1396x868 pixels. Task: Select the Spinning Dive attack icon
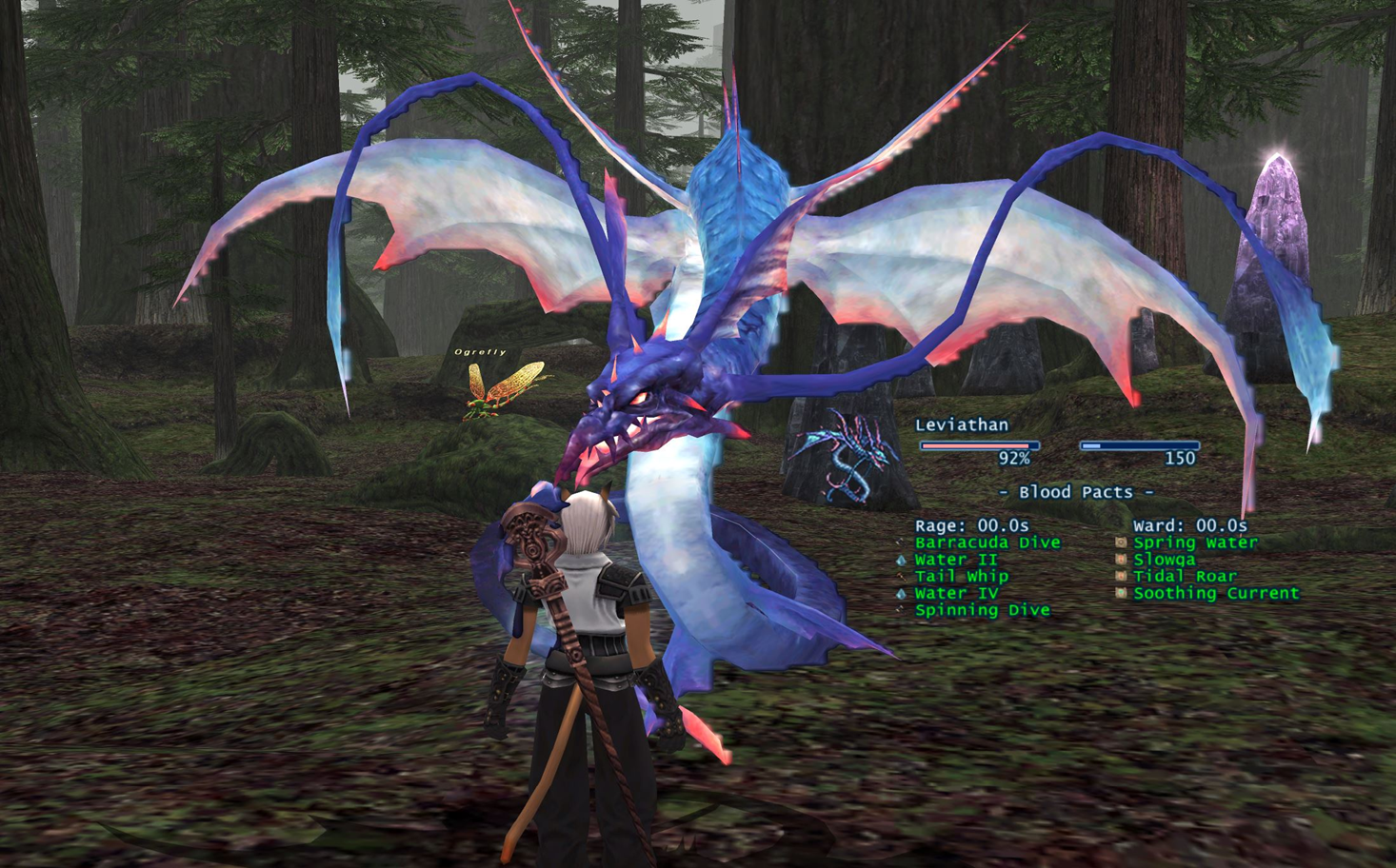coord(899,609)
